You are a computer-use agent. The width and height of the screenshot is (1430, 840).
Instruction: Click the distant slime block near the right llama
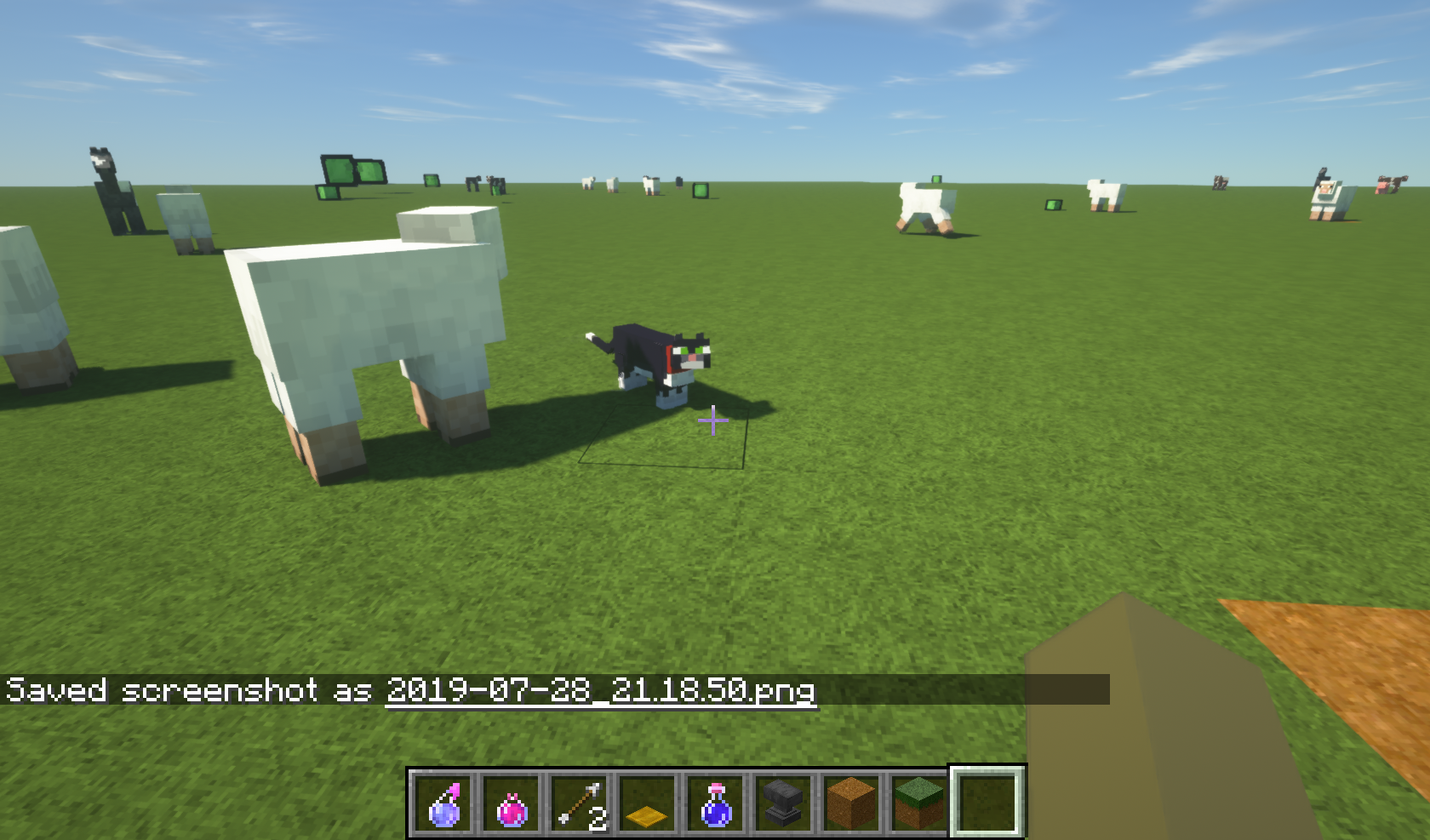(x=1052, y=205)
